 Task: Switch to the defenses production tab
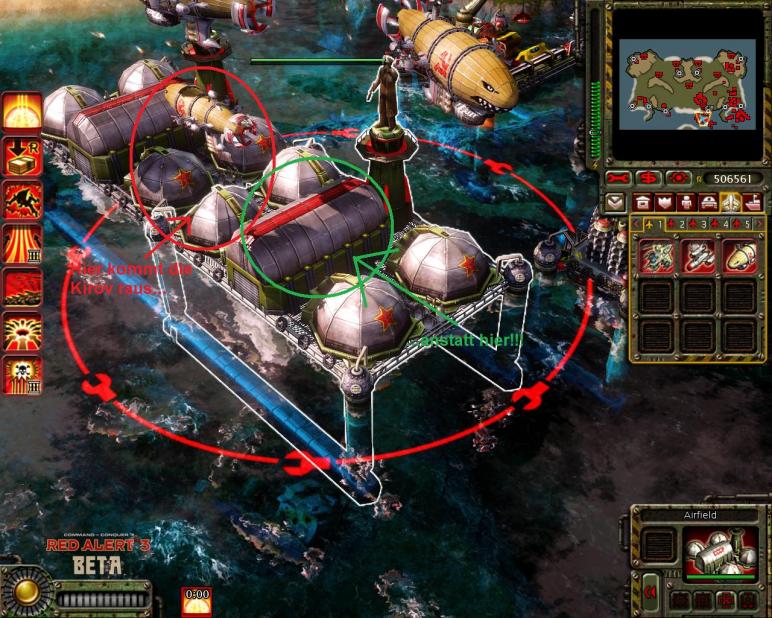(666, 202)
